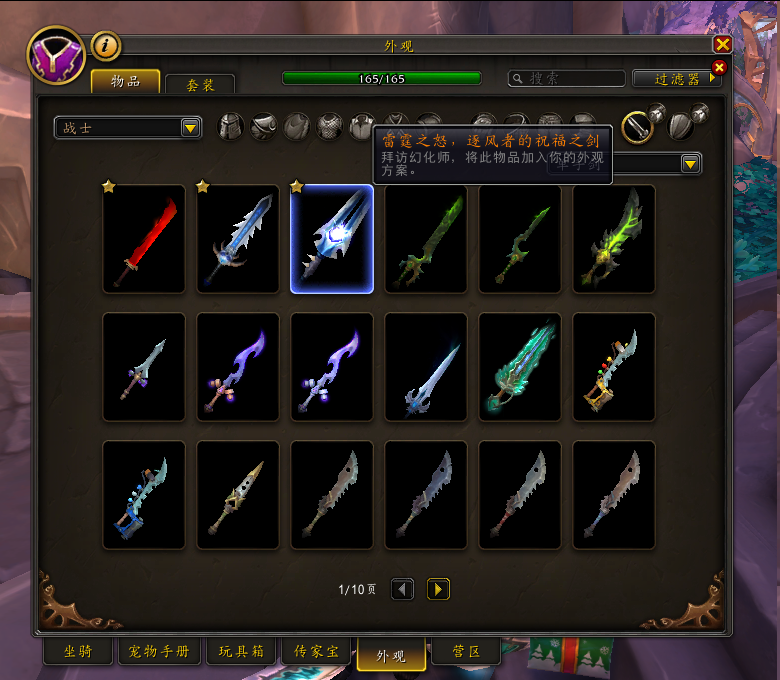Open the 玩具箱 toy box tab
Image resolution: width=780 pixels, height=680 pixels.
click(240, 652)
